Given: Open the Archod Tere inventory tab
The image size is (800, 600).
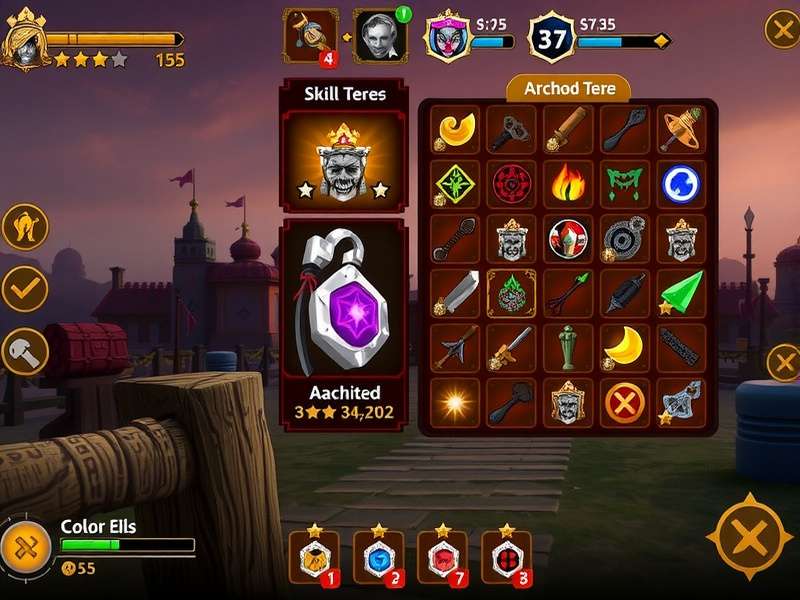Looking at the screenshot, I should pos(567,88).
